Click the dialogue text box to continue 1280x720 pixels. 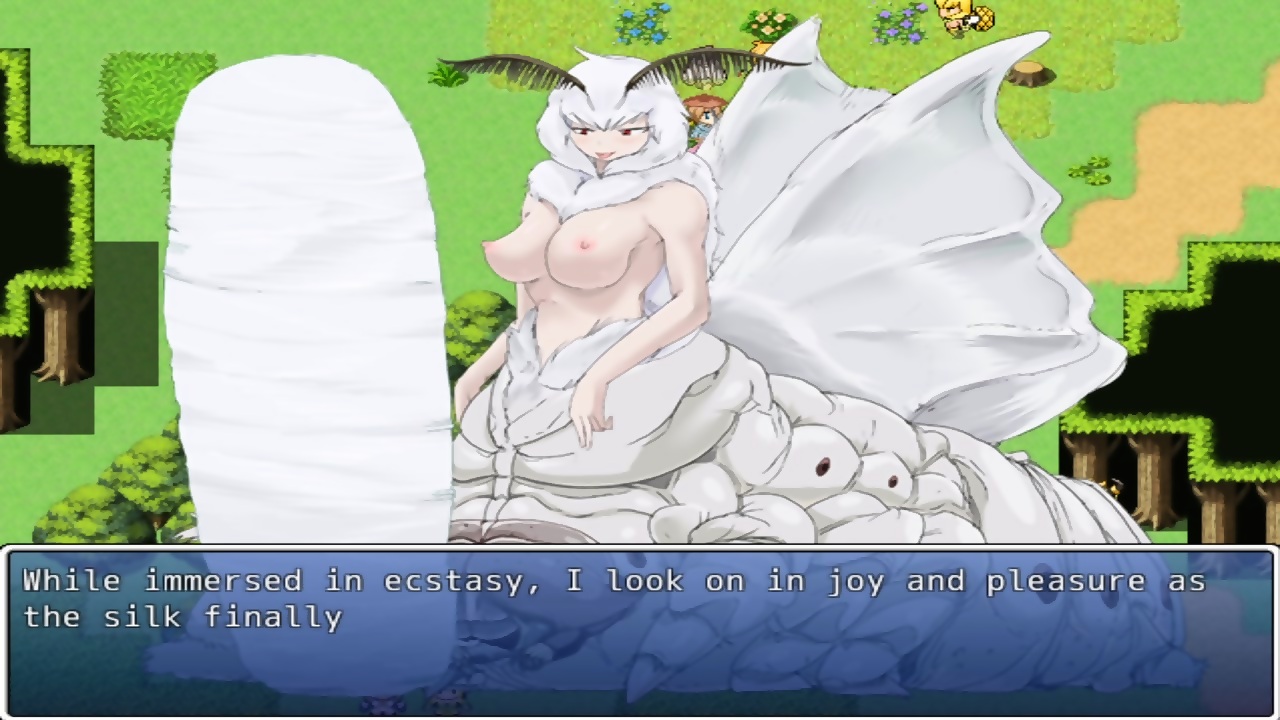640,630
